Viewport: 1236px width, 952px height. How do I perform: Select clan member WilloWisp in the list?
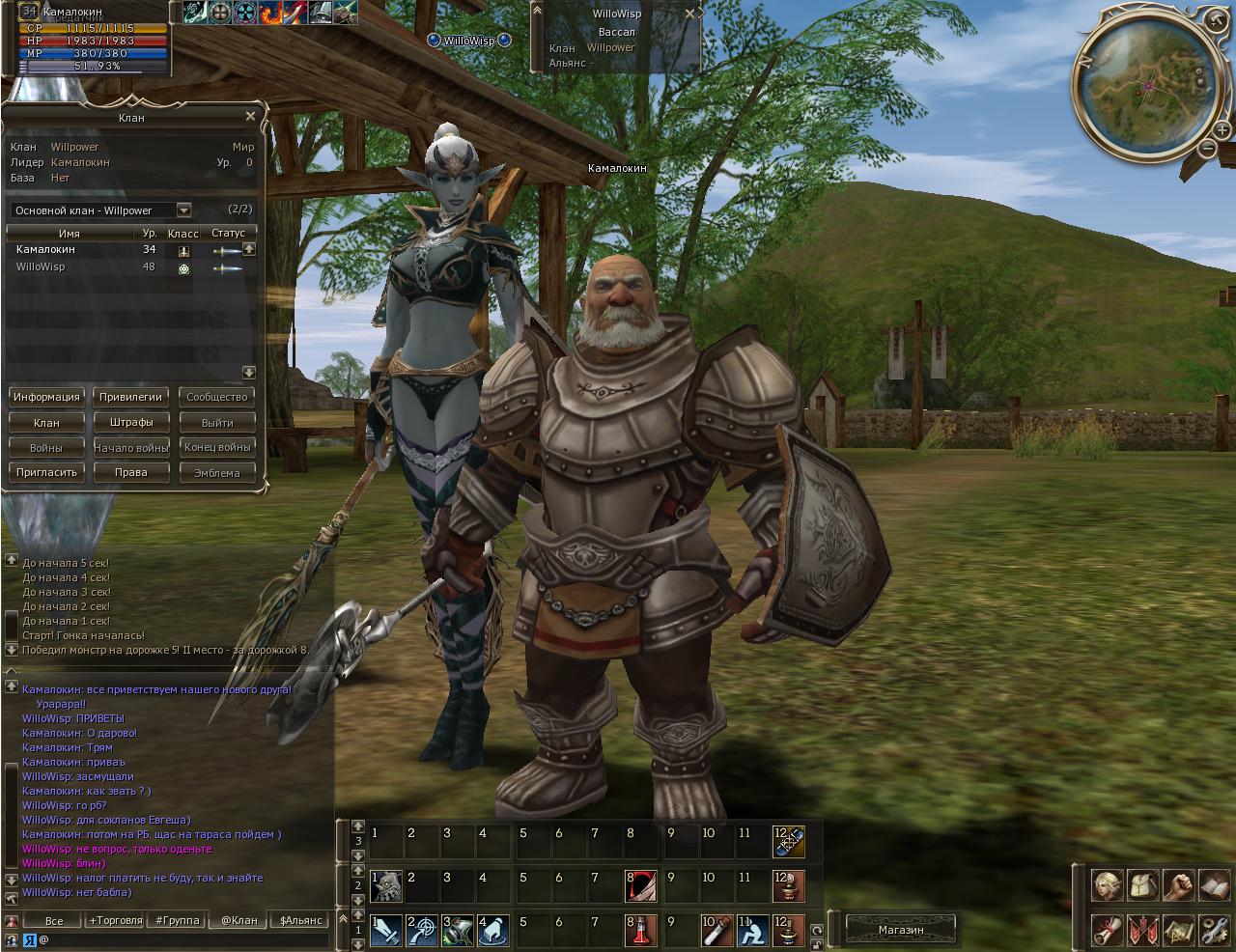tap(41, 267)
